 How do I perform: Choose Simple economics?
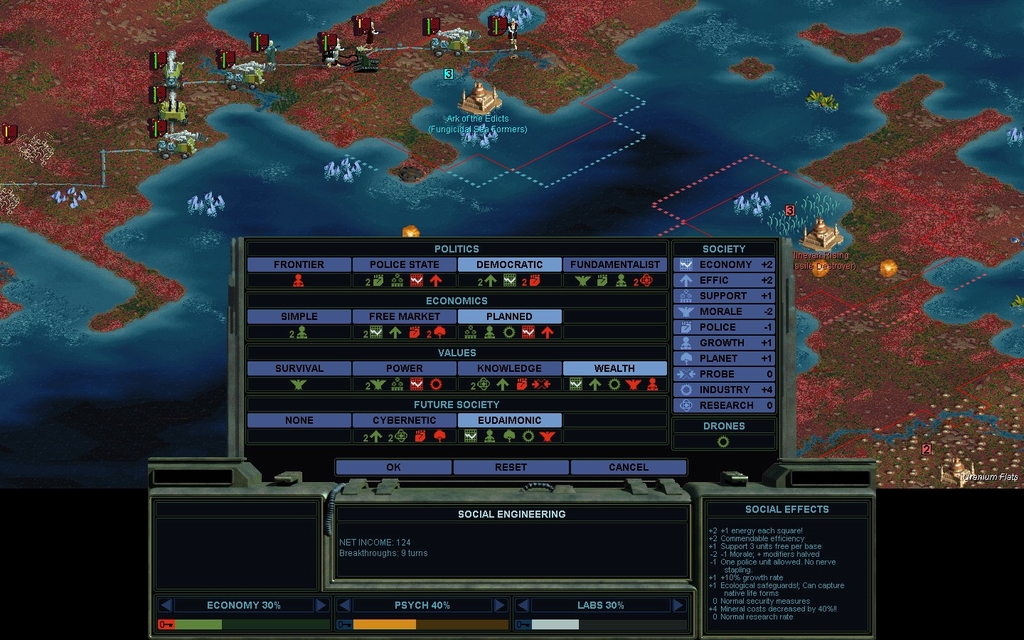(299, 317)
